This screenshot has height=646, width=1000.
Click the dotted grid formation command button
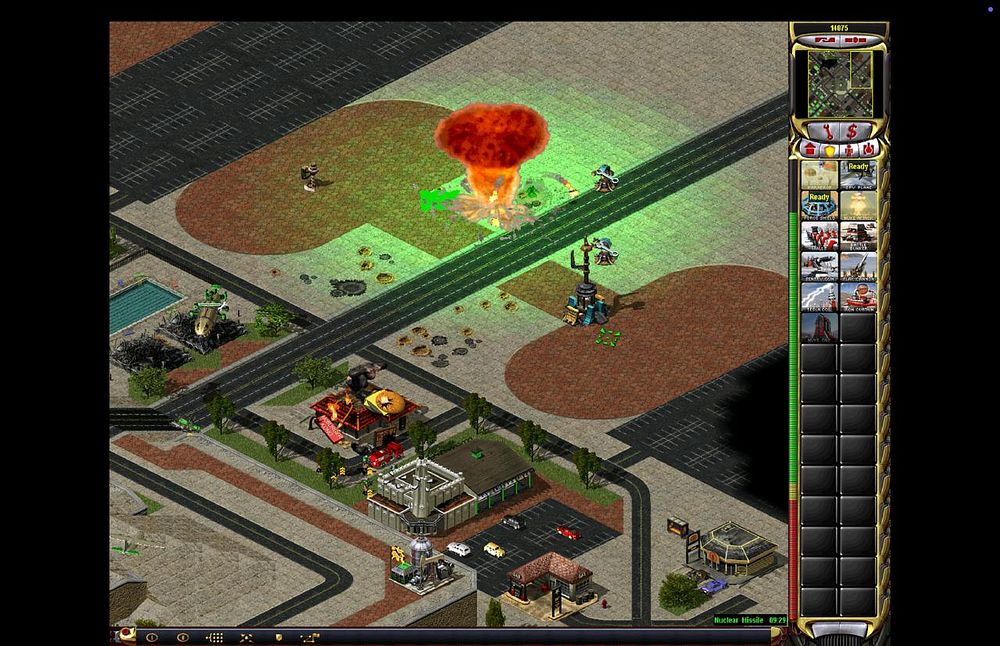pyautogui.click(x=214, y=637)
